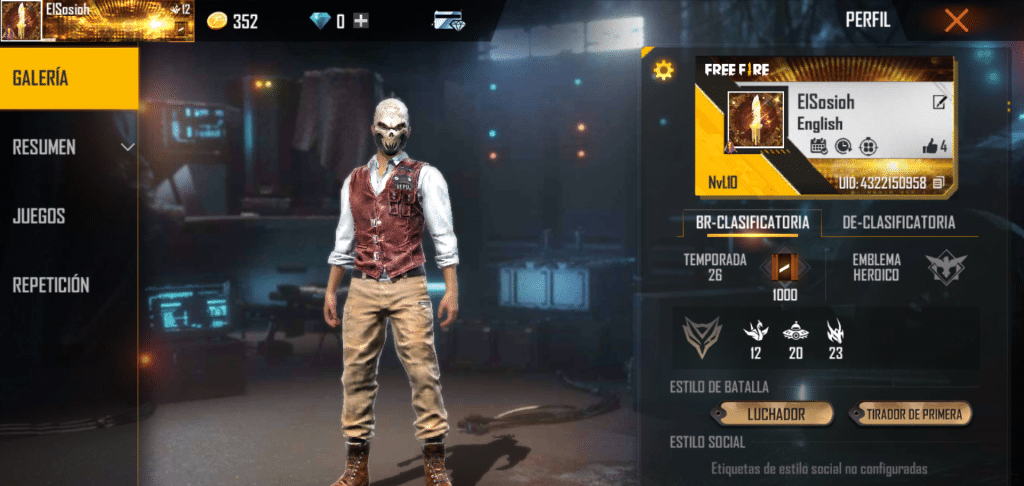1024x486 pixels.
Task: Click the clock icon on the profile card
Action: pyautogui.click(x=841, y=147)
